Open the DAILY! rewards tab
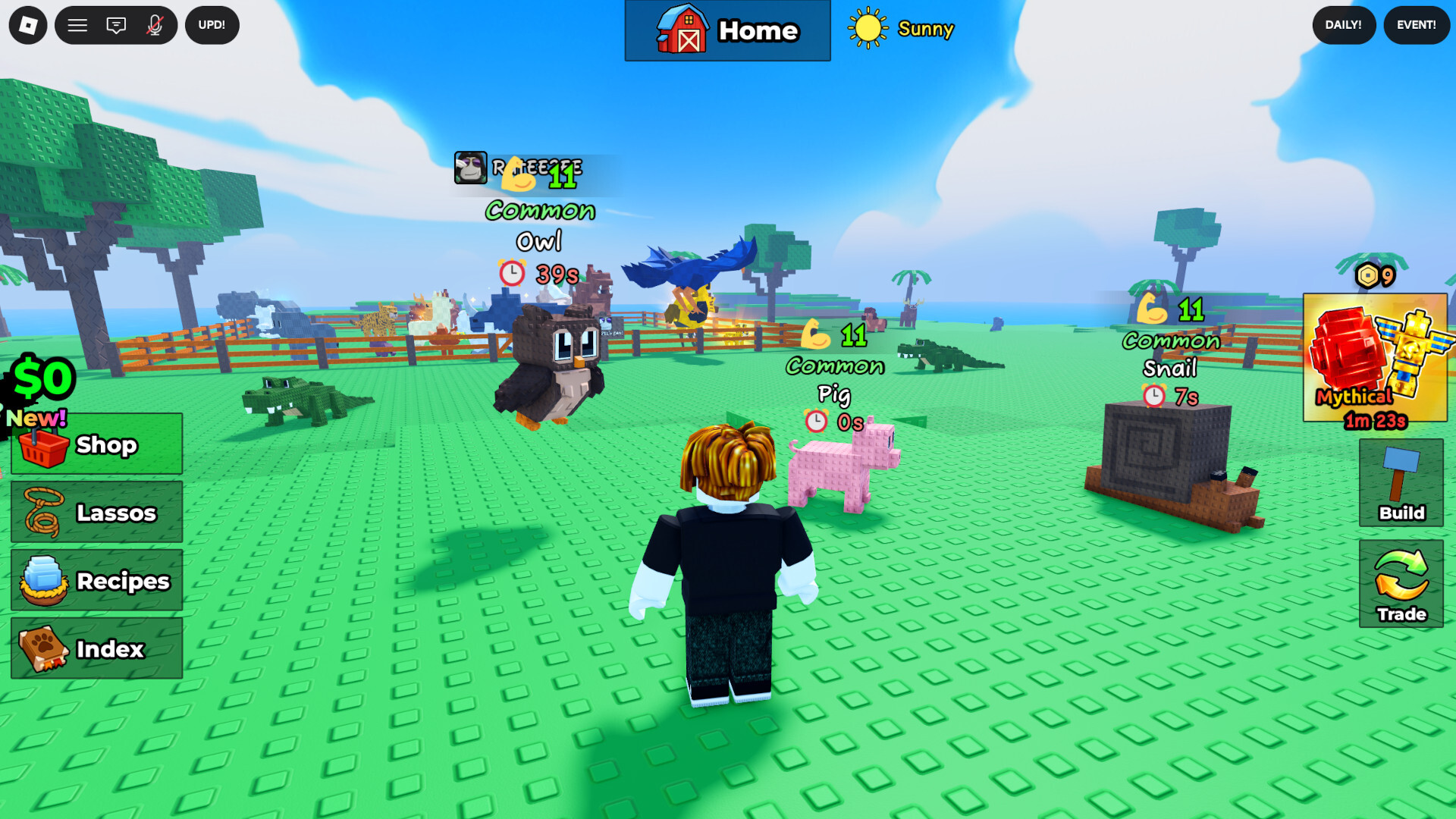The height and width of the screenshot is (819, 1456). coord(1343,25)
